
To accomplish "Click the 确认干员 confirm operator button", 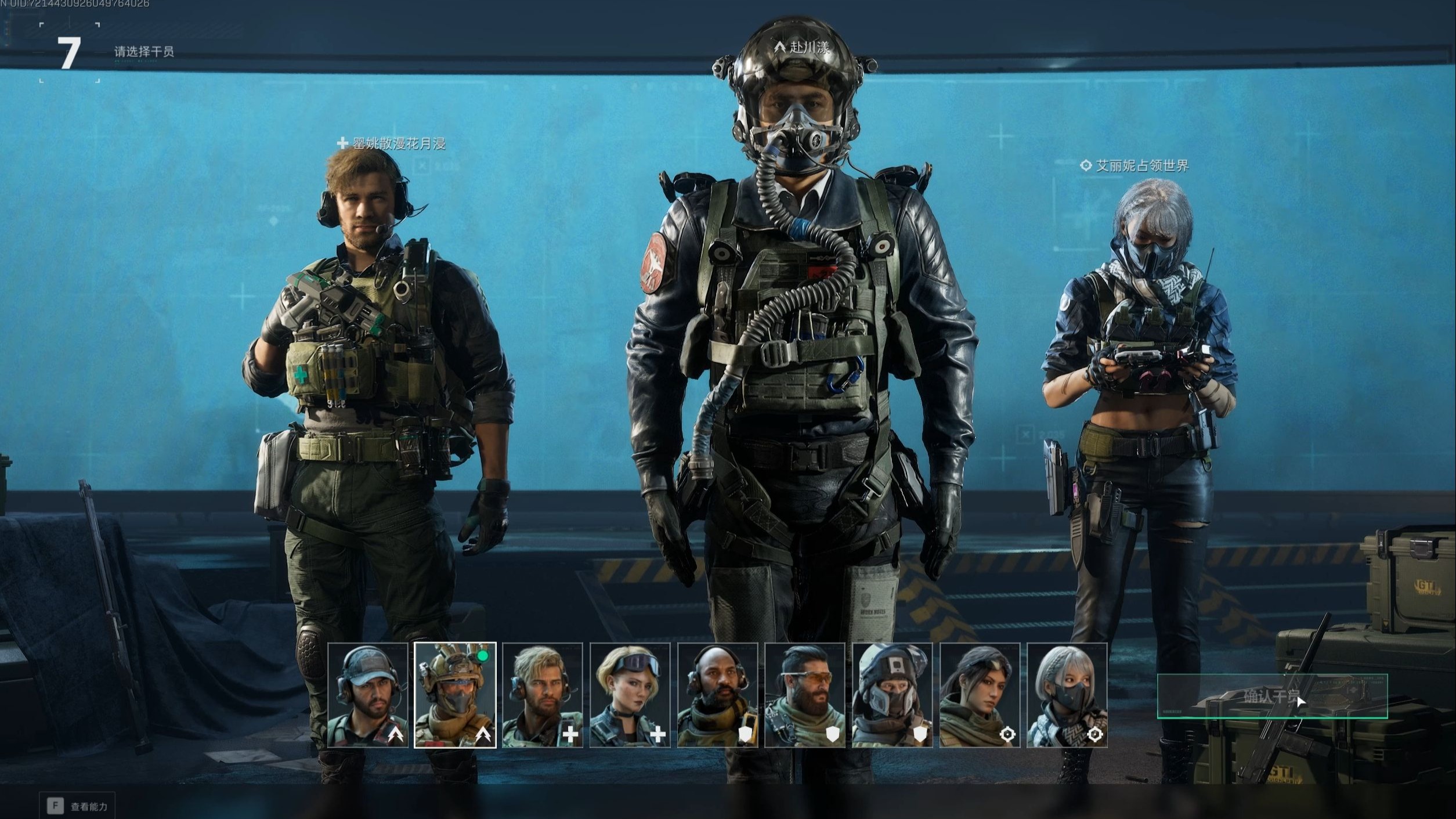I will click(1271, 696).
